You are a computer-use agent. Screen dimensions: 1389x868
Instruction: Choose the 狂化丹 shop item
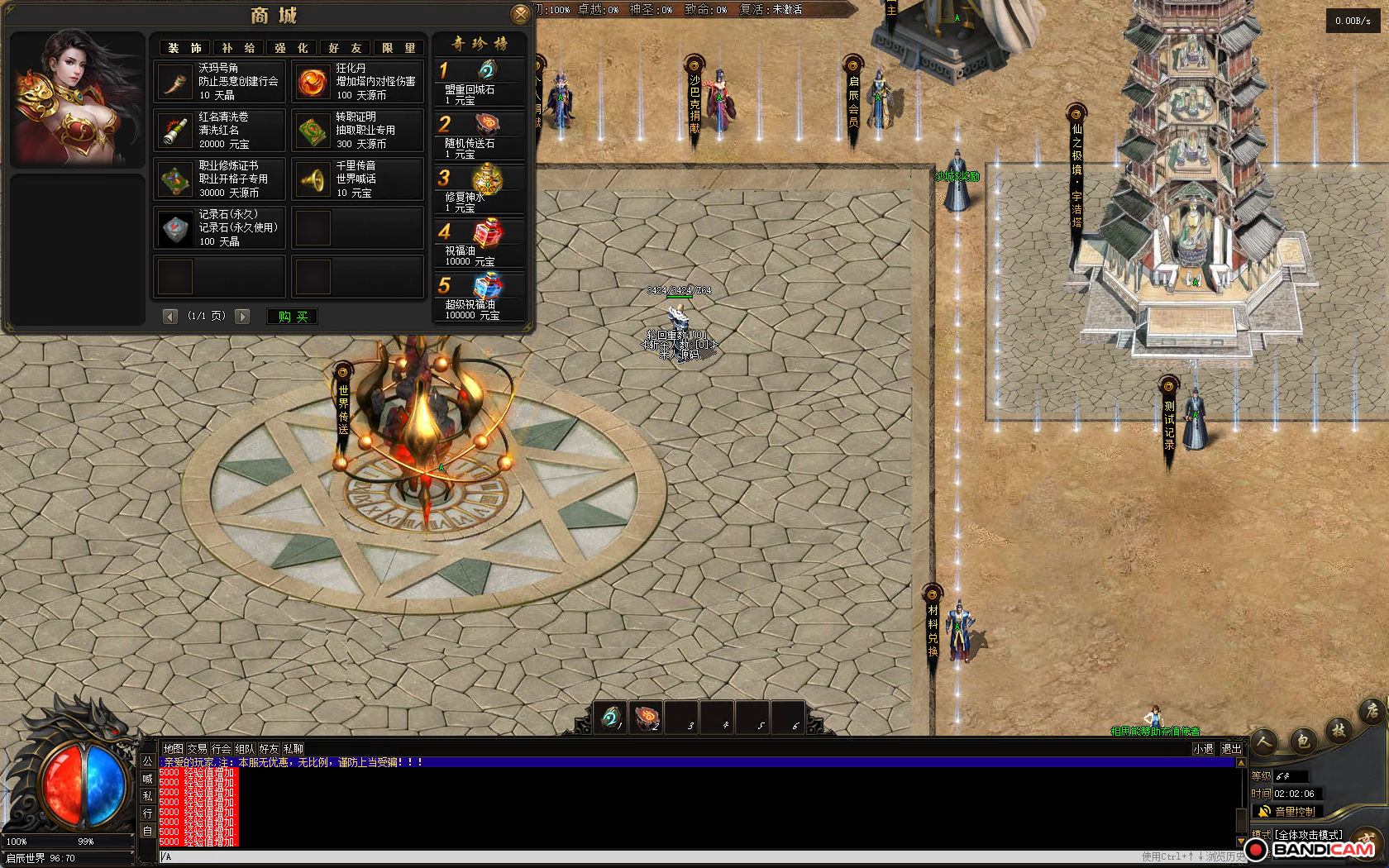[x=358, y=82]
